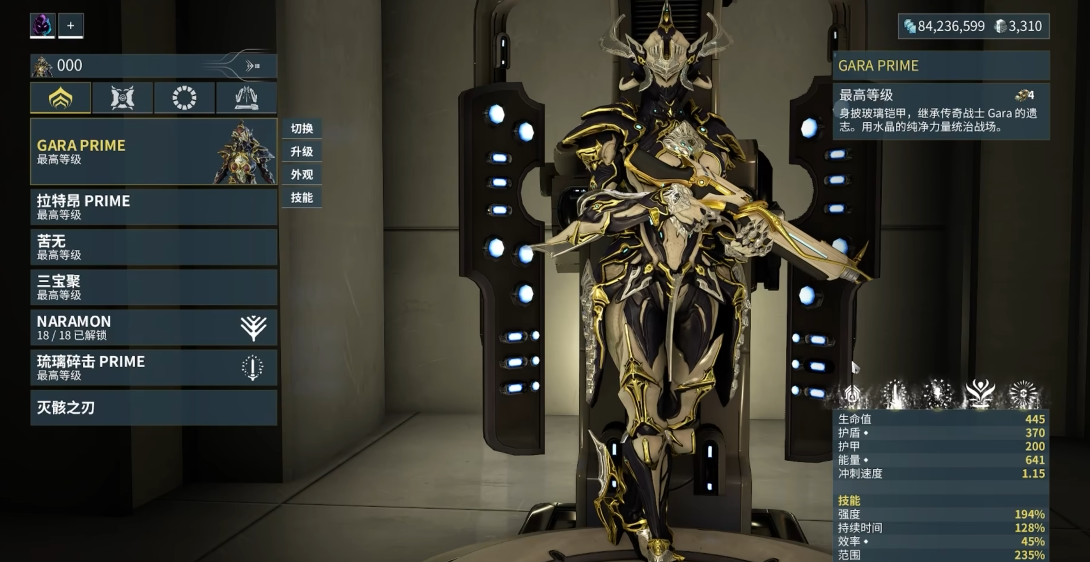Viewport: 1090px width, 562px height.
Task: Open the 000 loadout selector bar
Action: click(153, 66)
